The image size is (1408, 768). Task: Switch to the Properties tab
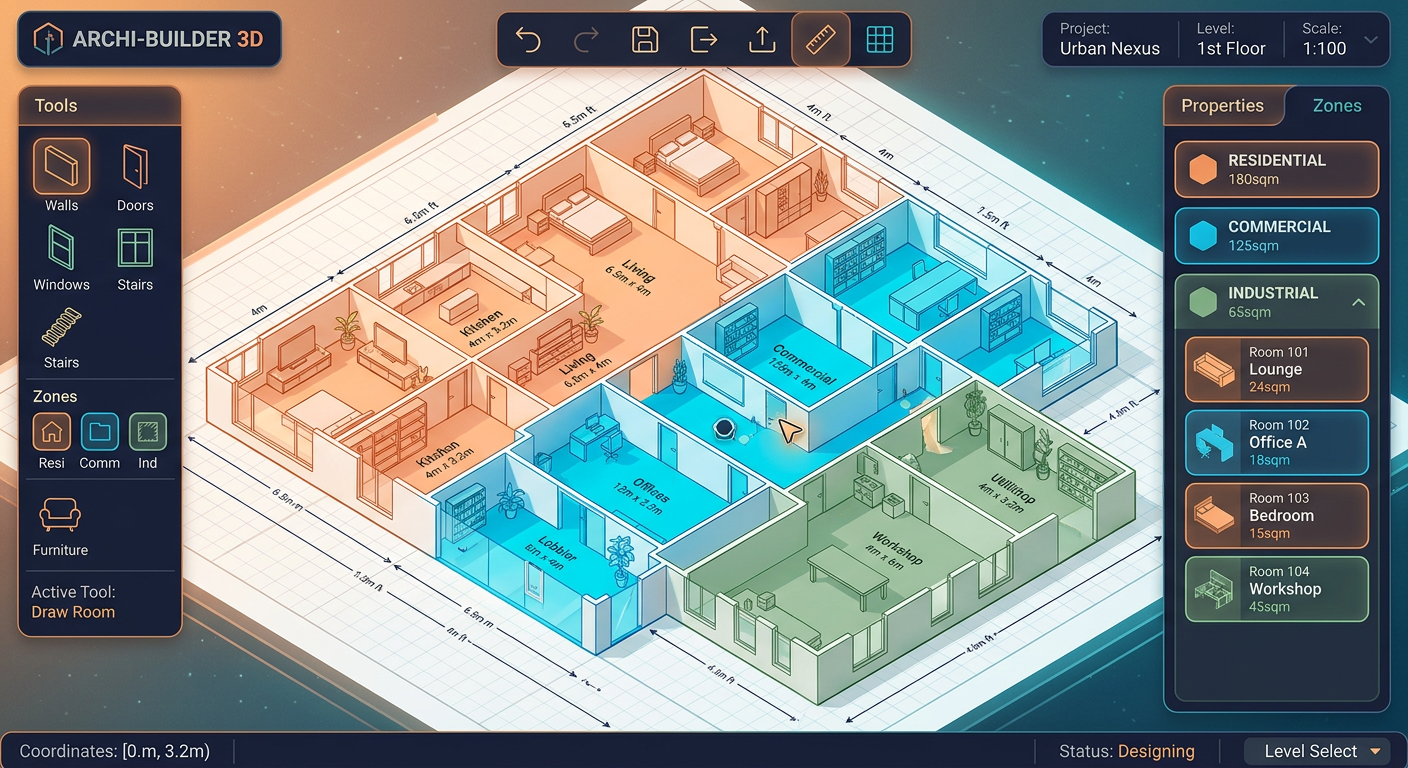coord(1223,105)
